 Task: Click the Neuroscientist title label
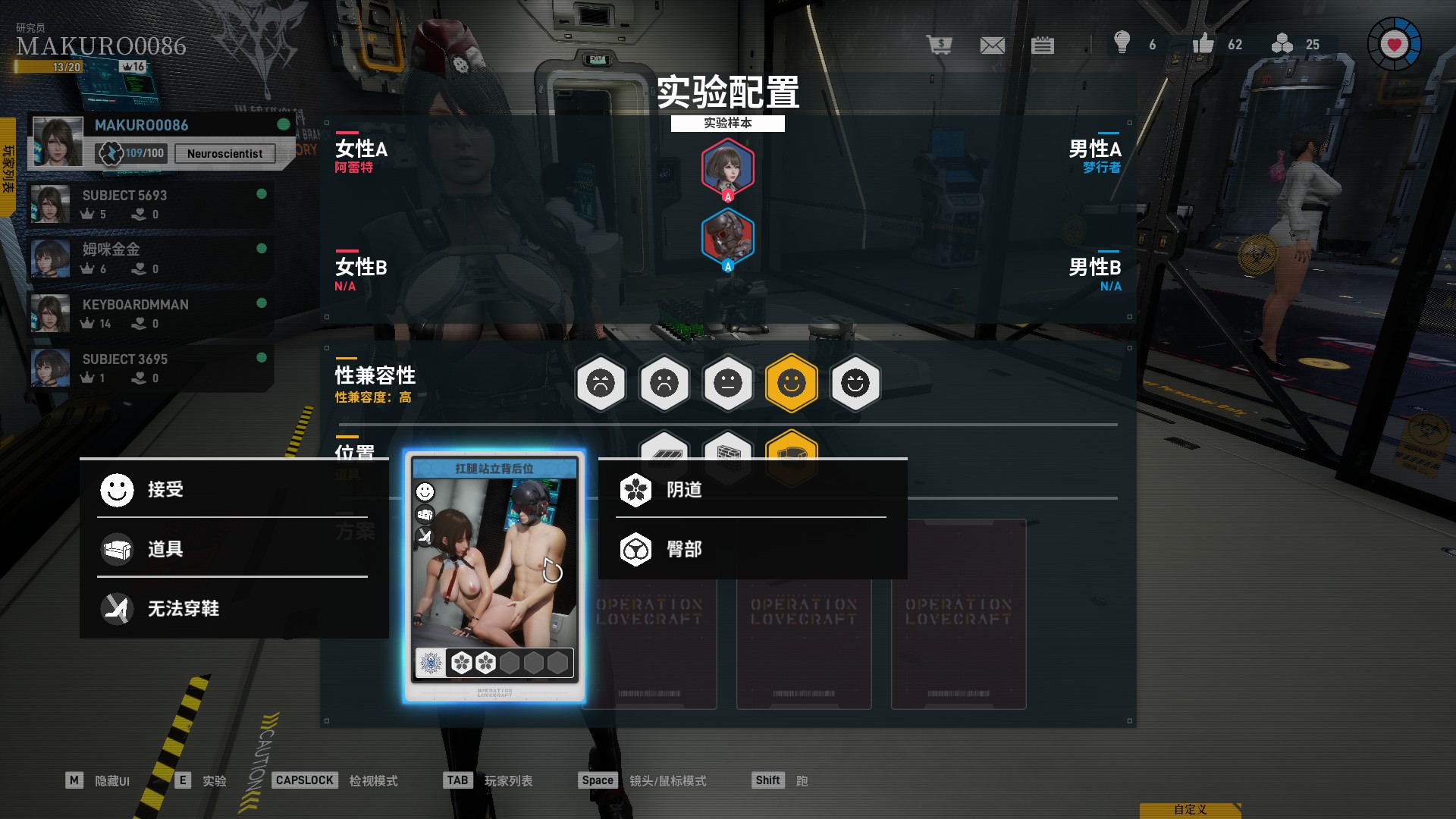tap(224, 153)
